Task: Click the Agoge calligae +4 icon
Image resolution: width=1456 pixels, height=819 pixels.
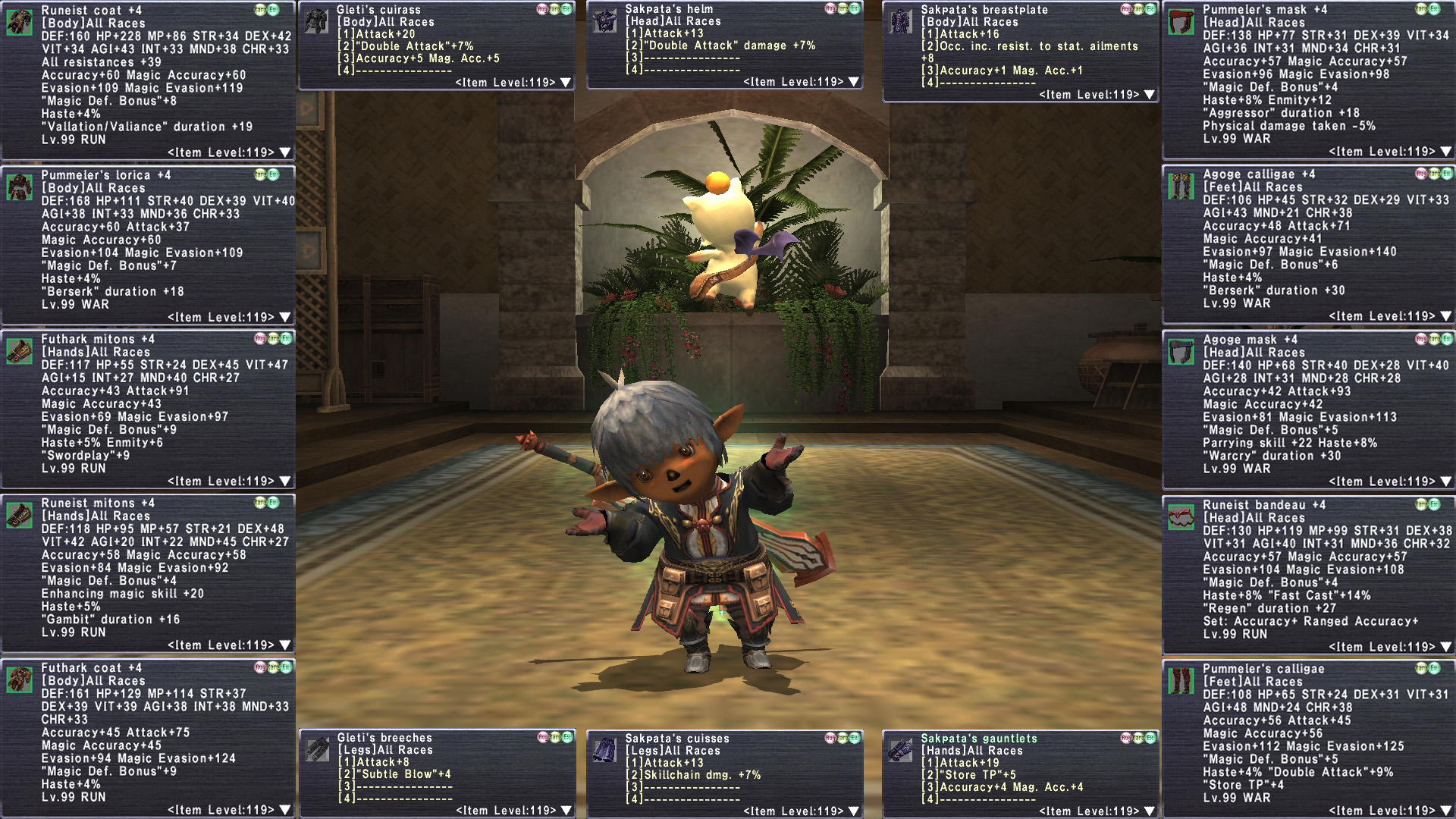Action: tap(1181, 187)
